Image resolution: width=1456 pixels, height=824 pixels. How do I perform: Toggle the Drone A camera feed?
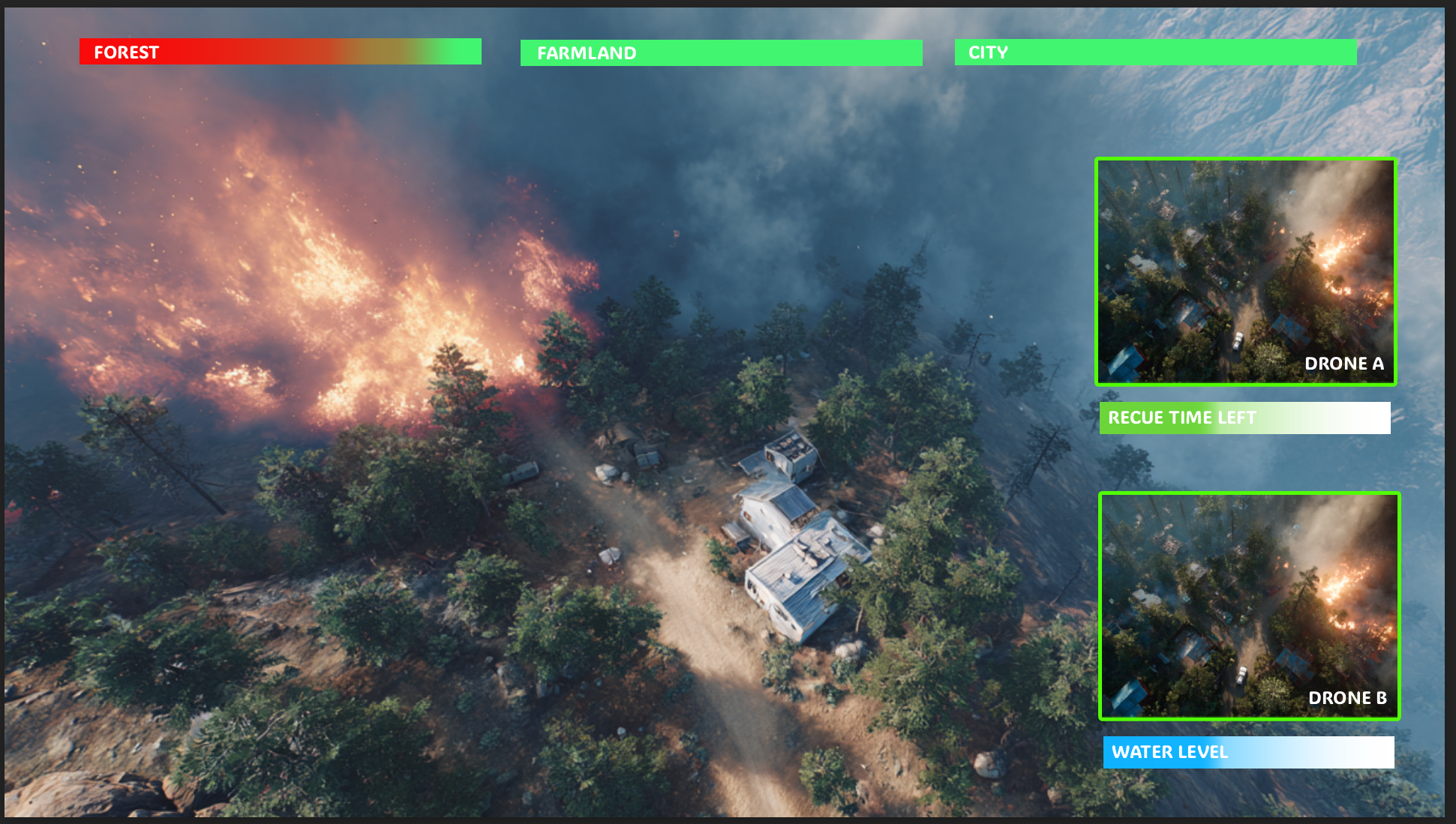pos(1245,270)
